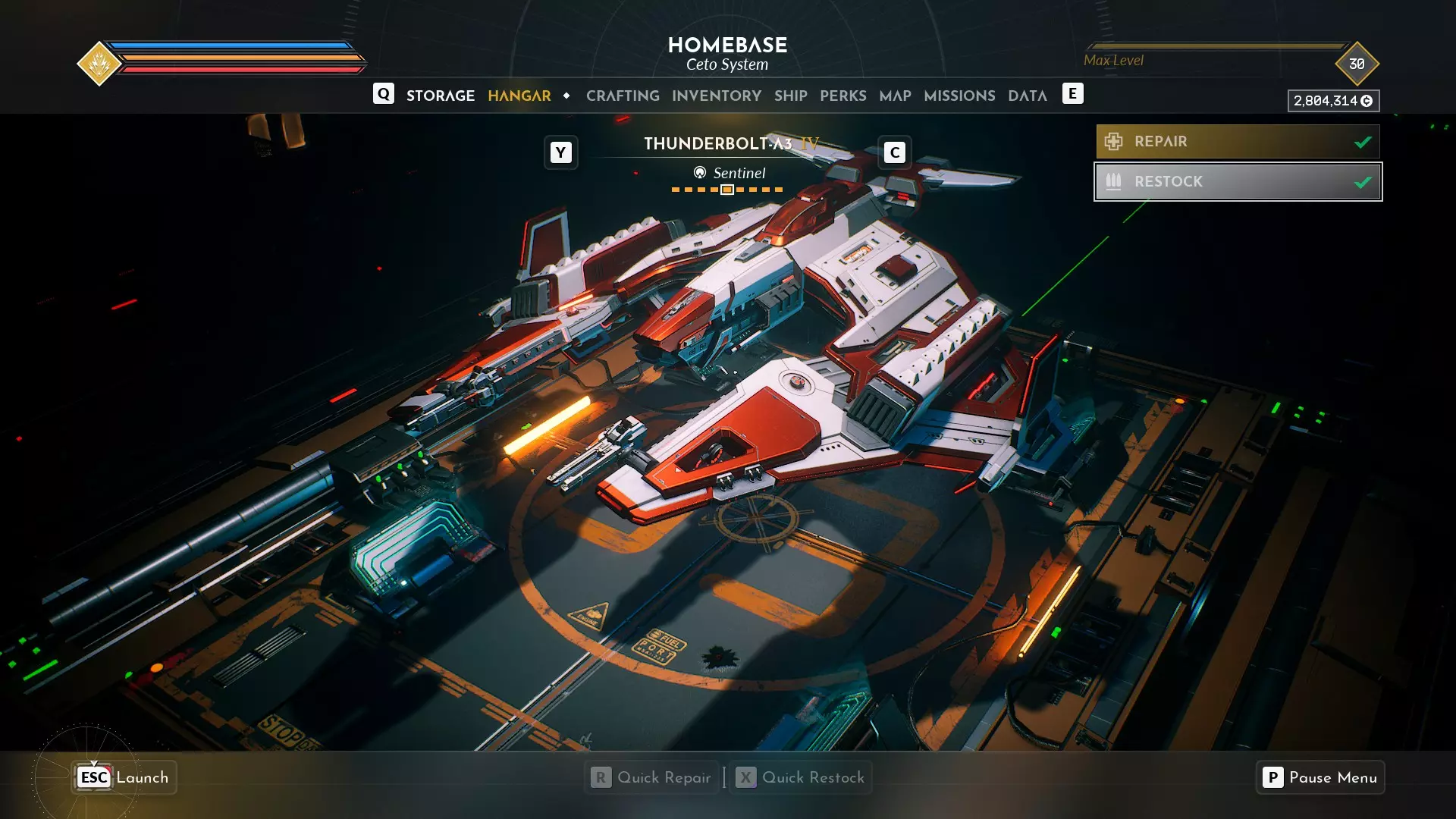The image size is (1456, 819).
Task: Go to the Inventory tab
Action: 716,96
